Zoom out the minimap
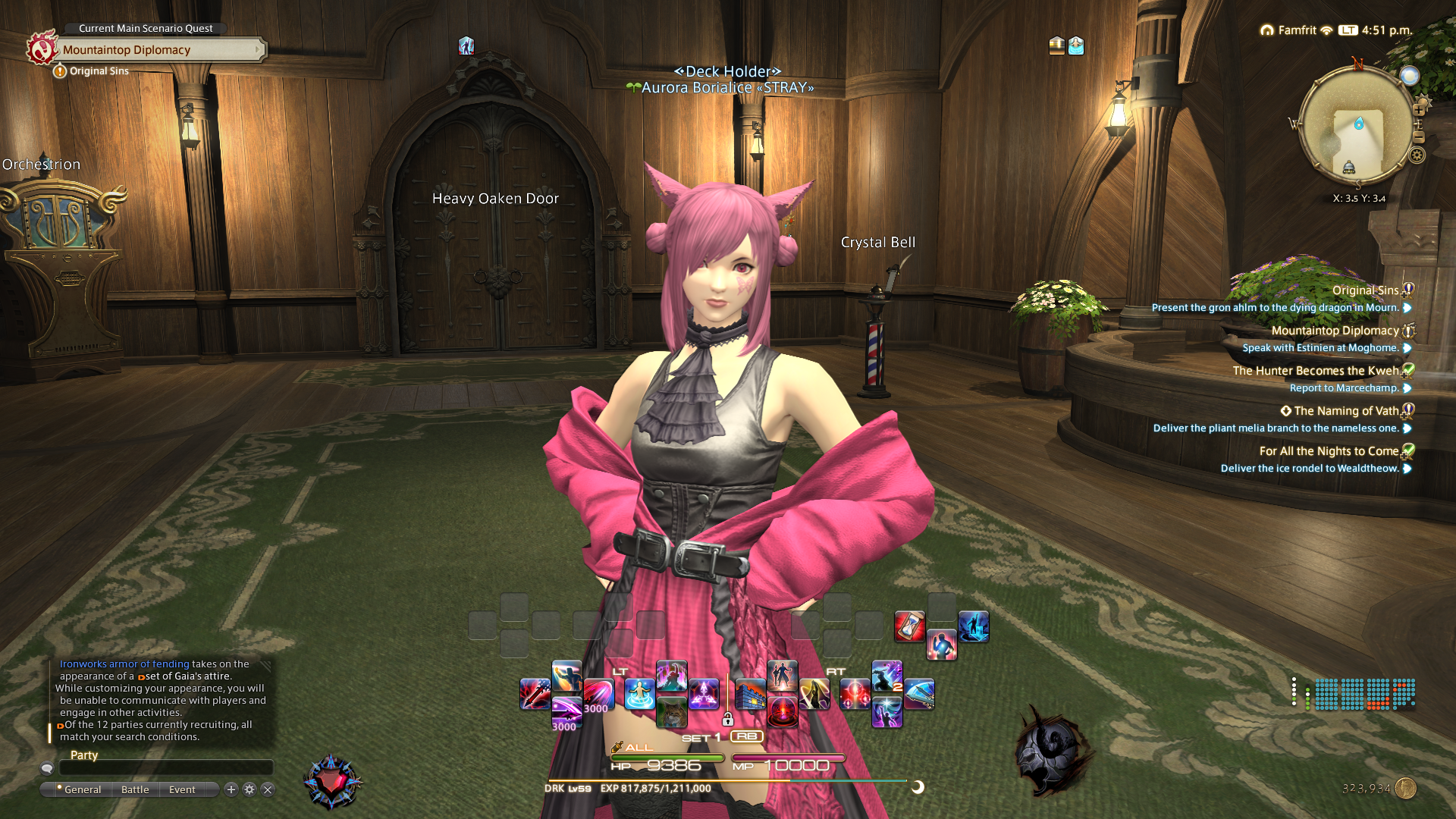Image resolution: width=1456 pixels, height=819 pixels. pyautogui.click(x=1419, y=137)
